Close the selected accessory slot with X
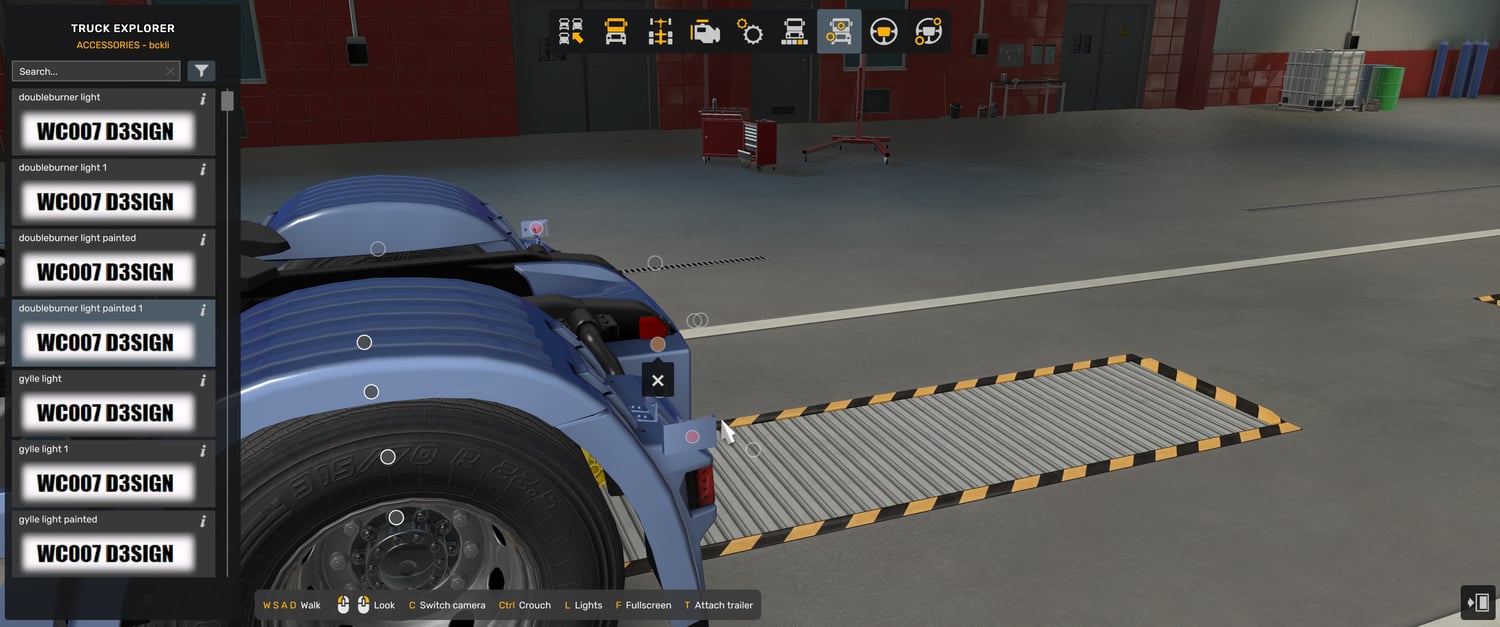The width and height of the screenshot is (1500, 627). 657,380
